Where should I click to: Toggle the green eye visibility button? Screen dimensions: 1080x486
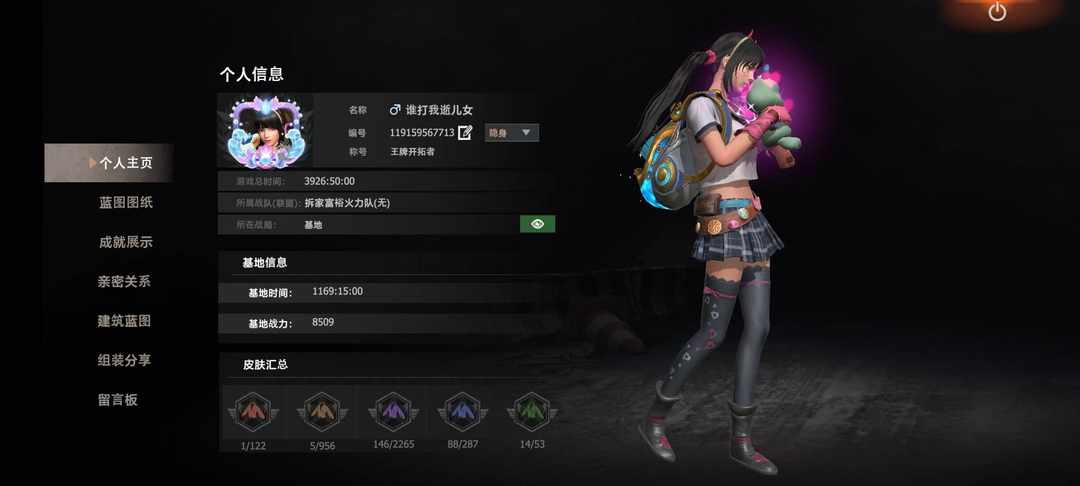[537, 224]
